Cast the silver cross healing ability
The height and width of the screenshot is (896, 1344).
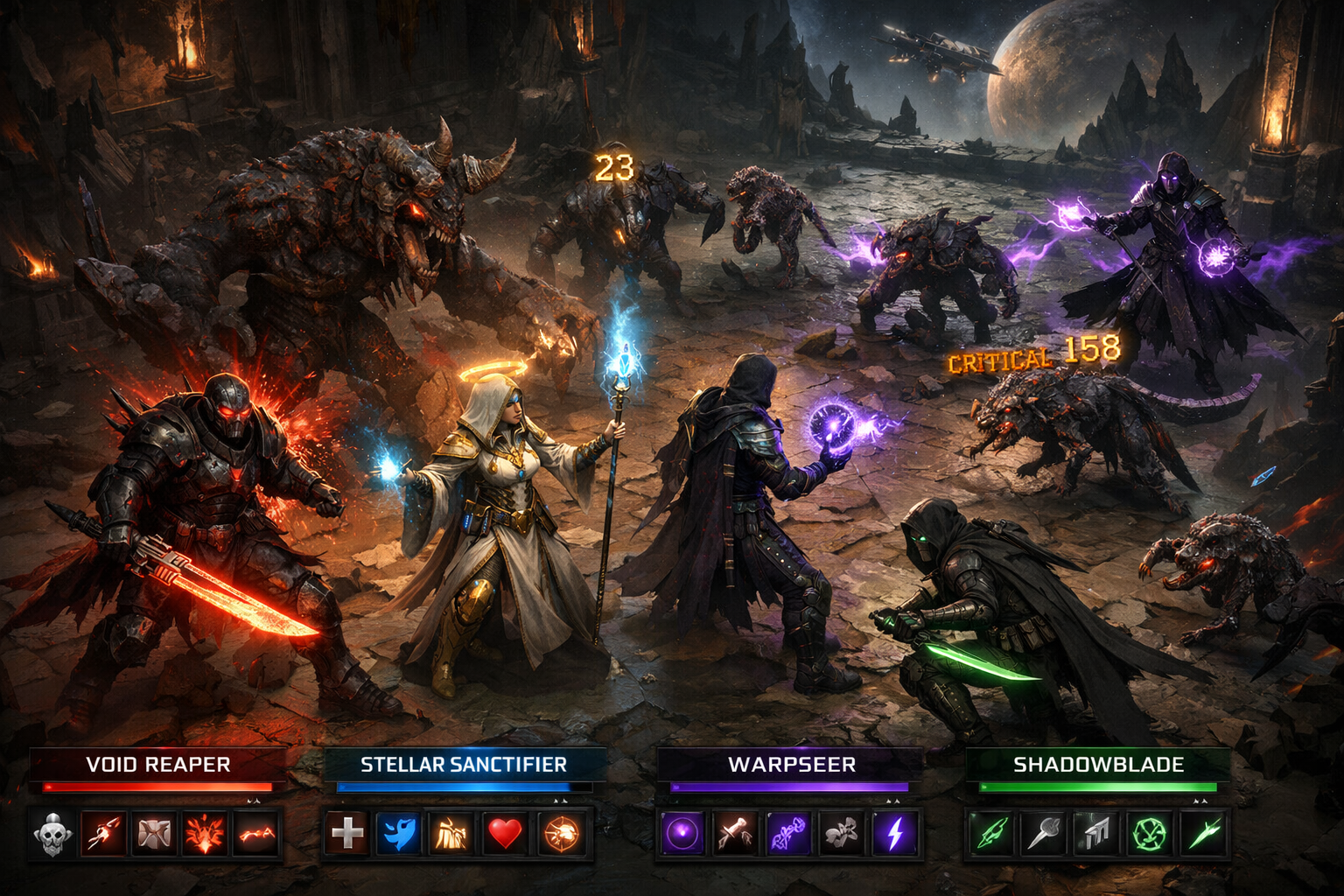pos(347,833)
